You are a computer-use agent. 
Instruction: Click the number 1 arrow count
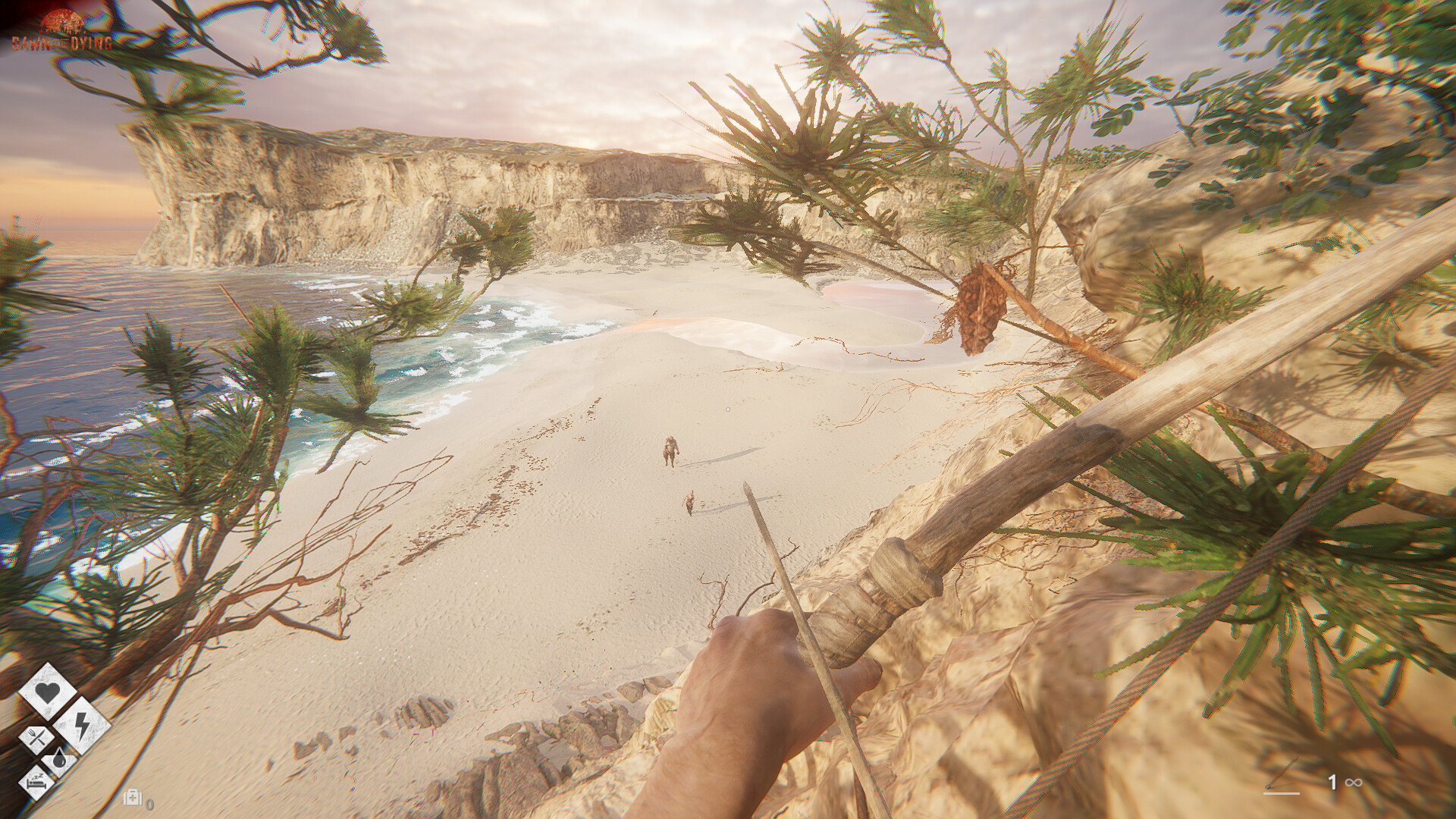[x=1333, y=783]
